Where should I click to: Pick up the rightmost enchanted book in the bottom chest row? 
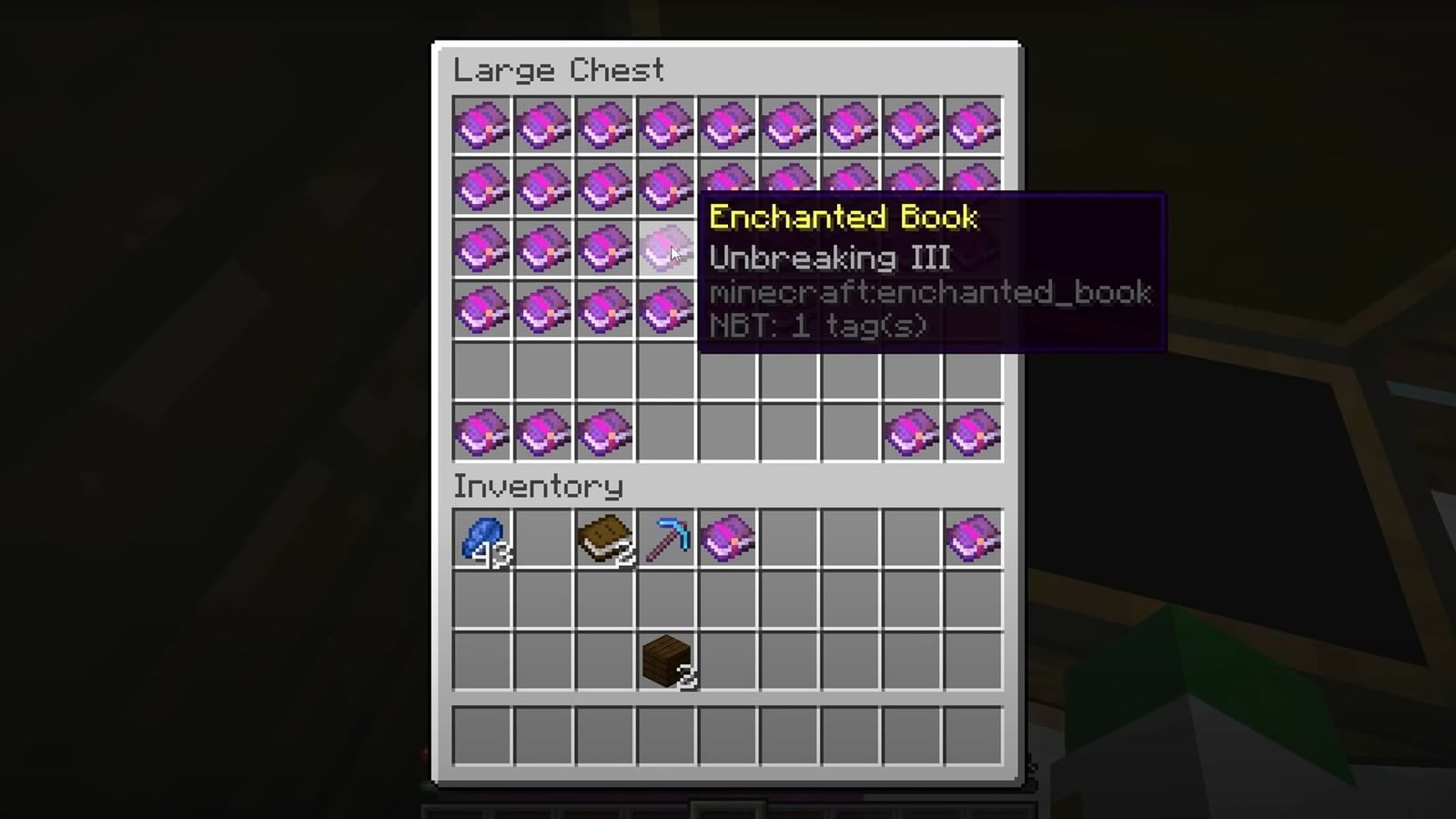(972, 432)
